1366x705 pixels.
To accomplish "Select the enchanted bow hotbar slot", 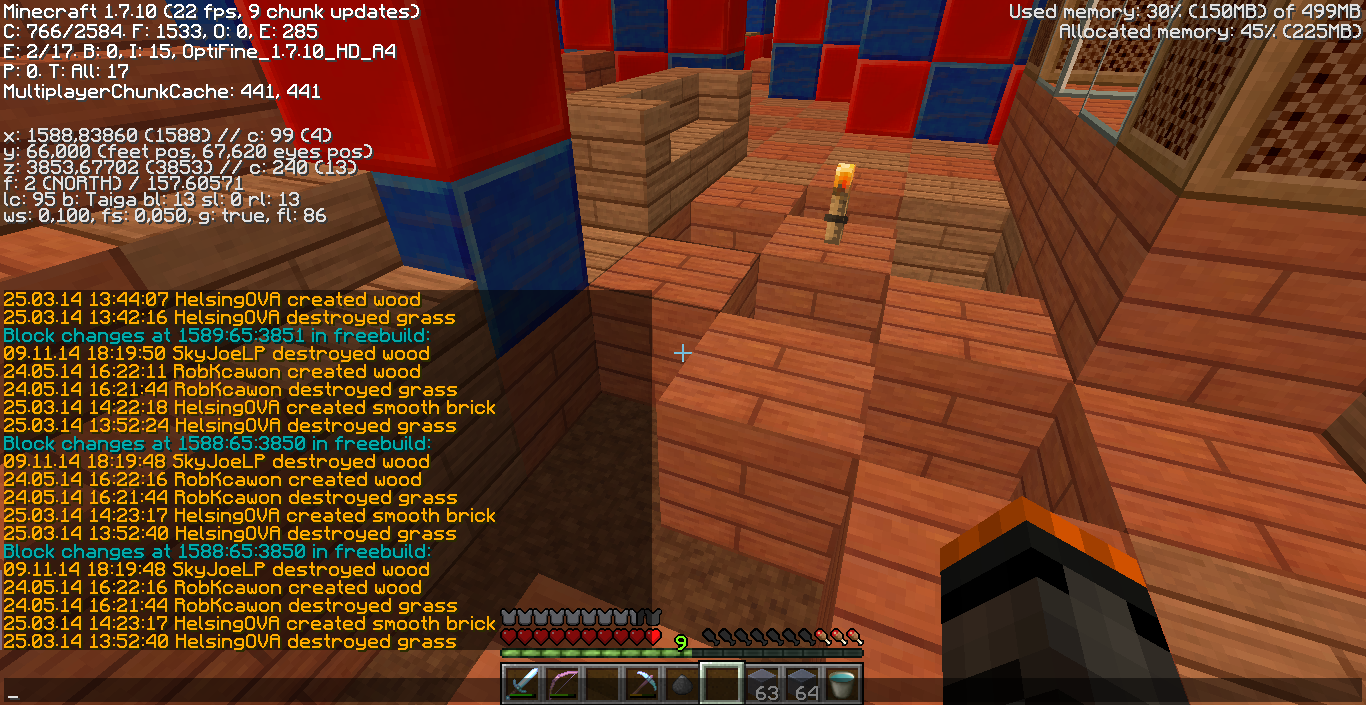I will (562, 684).
